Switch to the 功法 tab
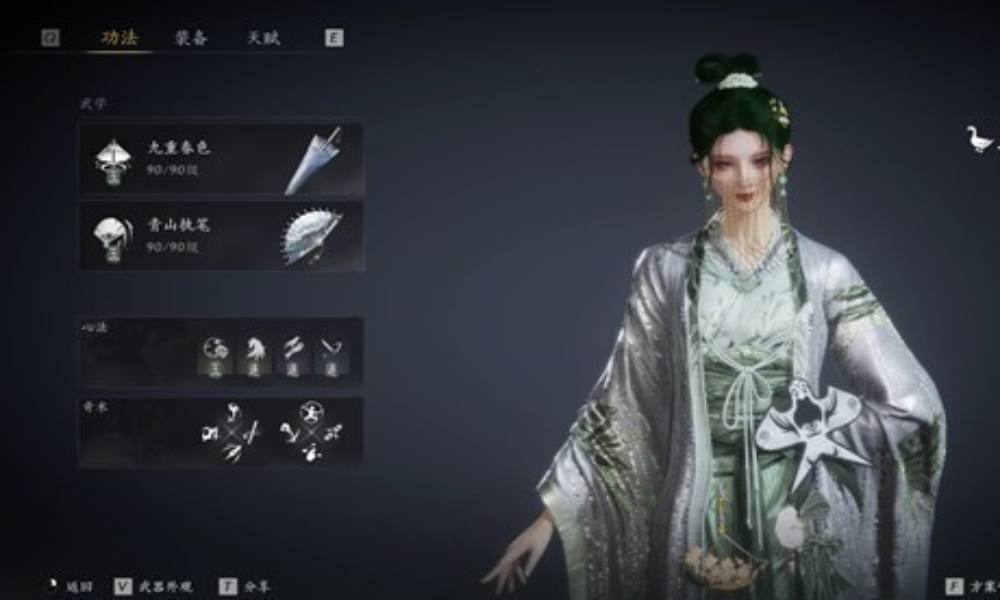1000x600 pixels. (119, 38)
